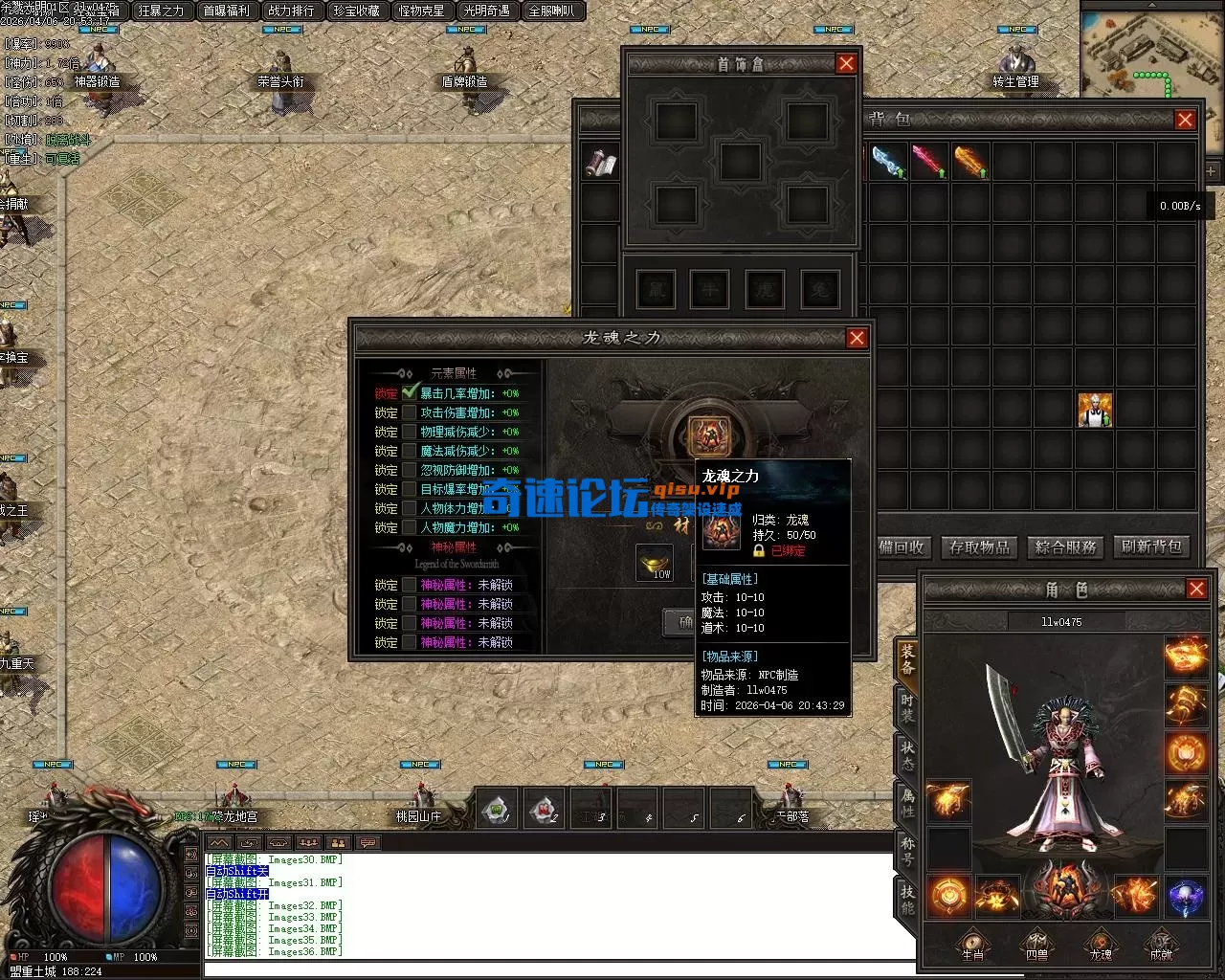The width and height of the screenshot is (1225, 980).
Task: Close the 首饰盒 jewelry box window
Action: coord(846,63)
